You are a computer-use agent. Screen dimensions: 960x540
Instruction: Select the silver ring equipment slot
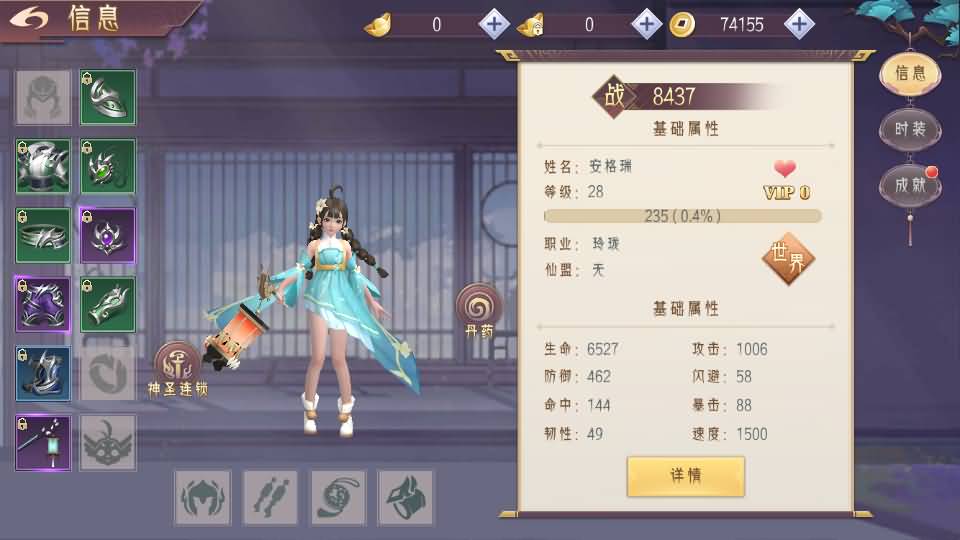(43, 236)
